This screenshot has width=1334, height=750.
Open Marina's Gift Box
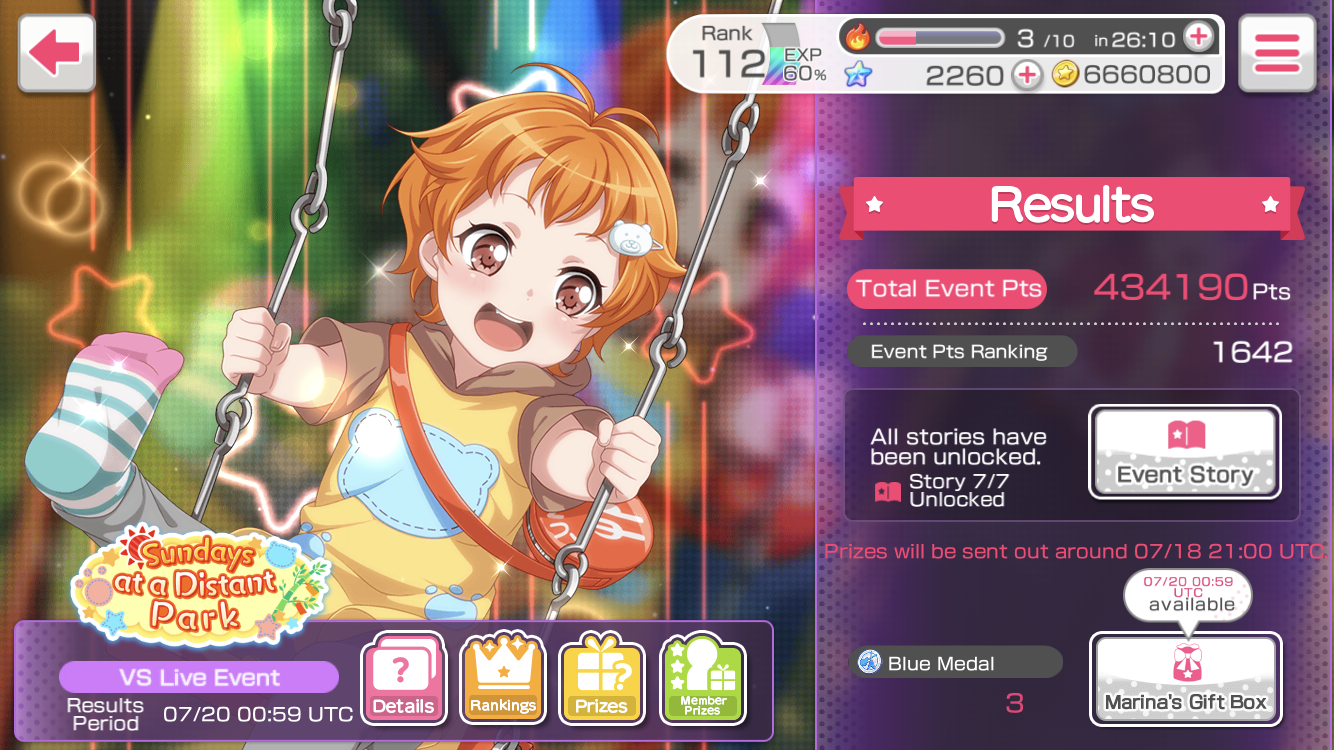click(1185, 679)
